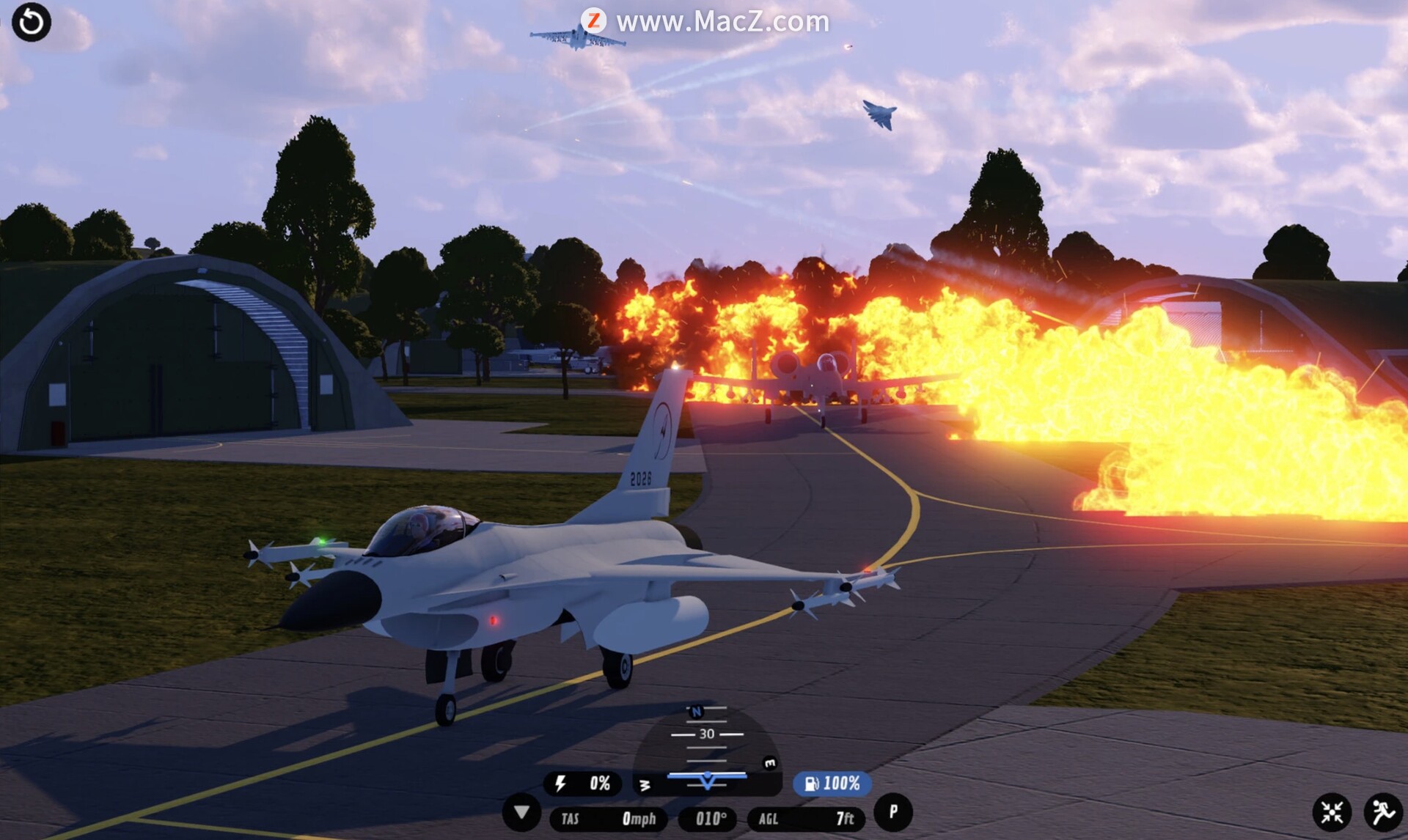Activate the four inward arrows button
Screen dimensions: 1408x840
pyautogui.click(x=1332, y=812)
